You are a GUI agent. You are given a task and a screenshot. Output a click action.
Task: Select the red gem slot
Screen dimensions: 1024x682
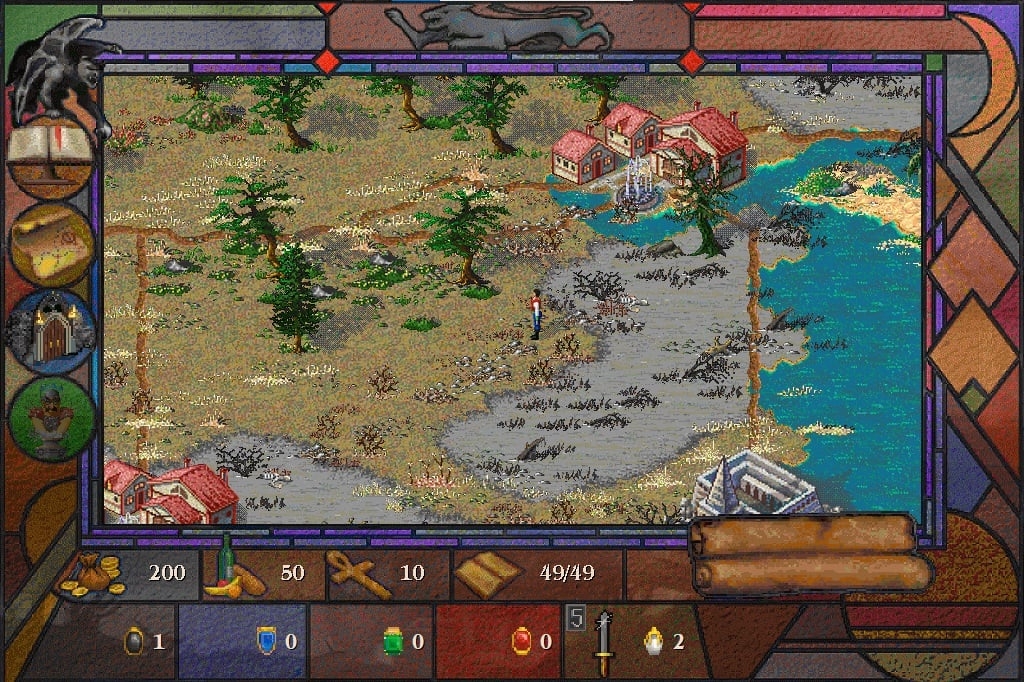[x=521, y=640]
